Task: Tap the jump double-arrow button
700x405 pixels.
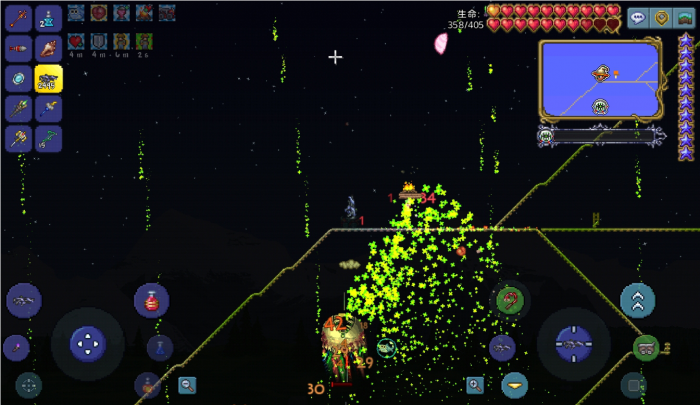Action: (x=637, y=300)
